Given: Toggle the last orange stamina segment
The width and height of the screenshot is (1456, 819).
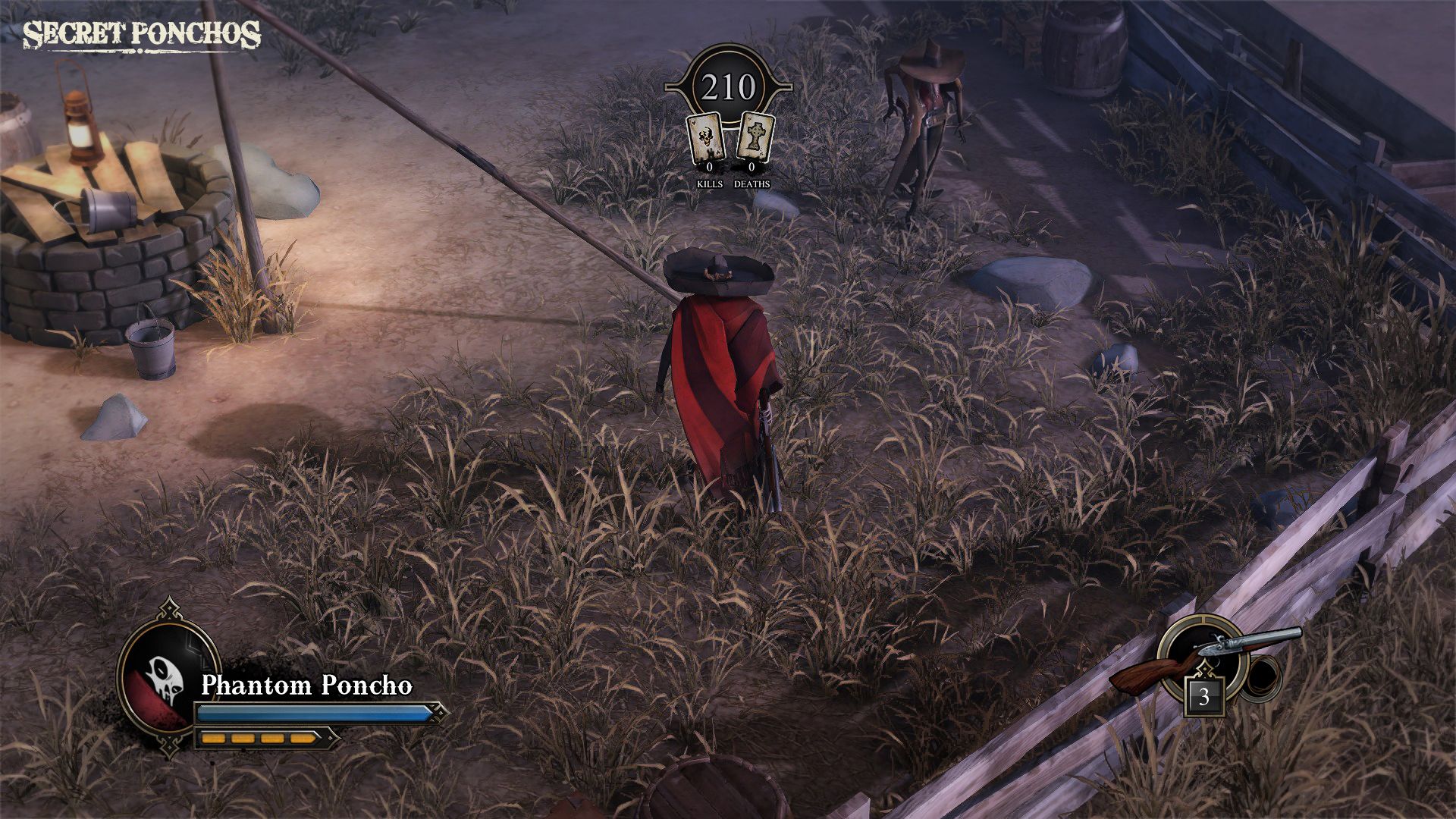Looking at the screenshot, I should point(302,738).
